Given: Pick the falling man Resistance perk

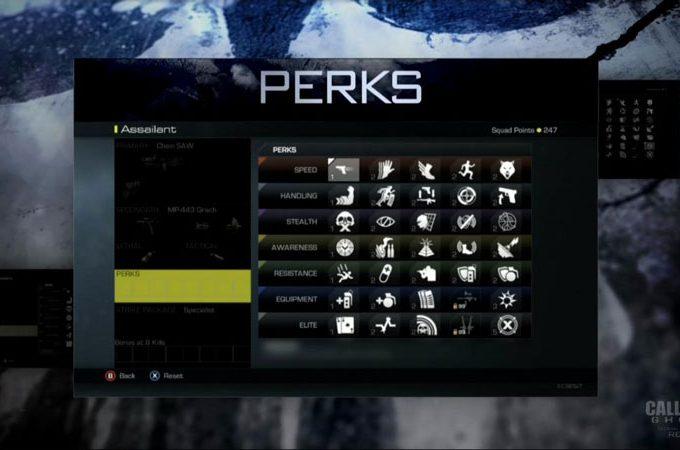Looking at the screenshot, I should [343, 274].
